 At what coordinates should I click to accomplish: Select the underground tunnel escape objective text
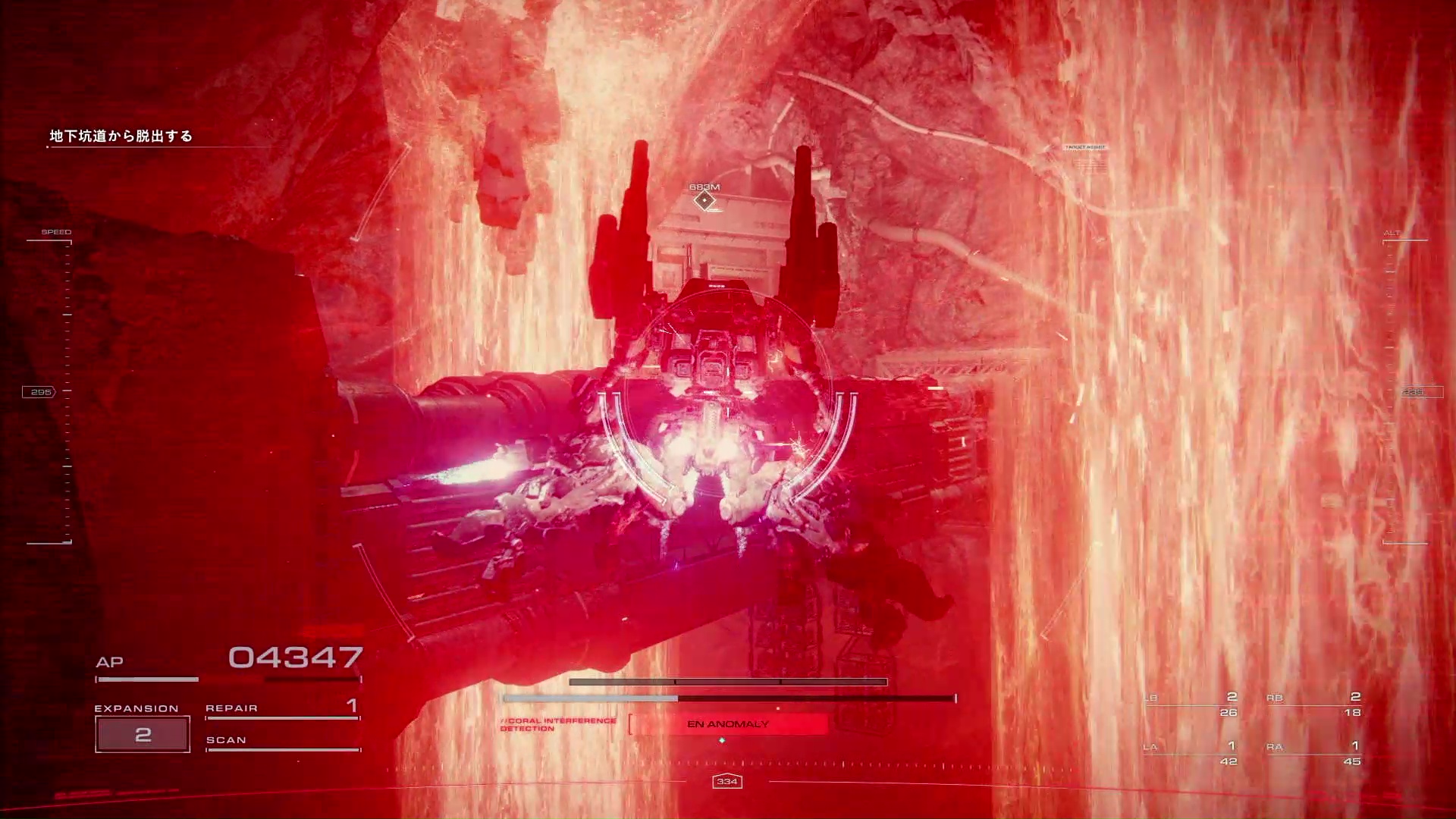[x=121, y=136]
